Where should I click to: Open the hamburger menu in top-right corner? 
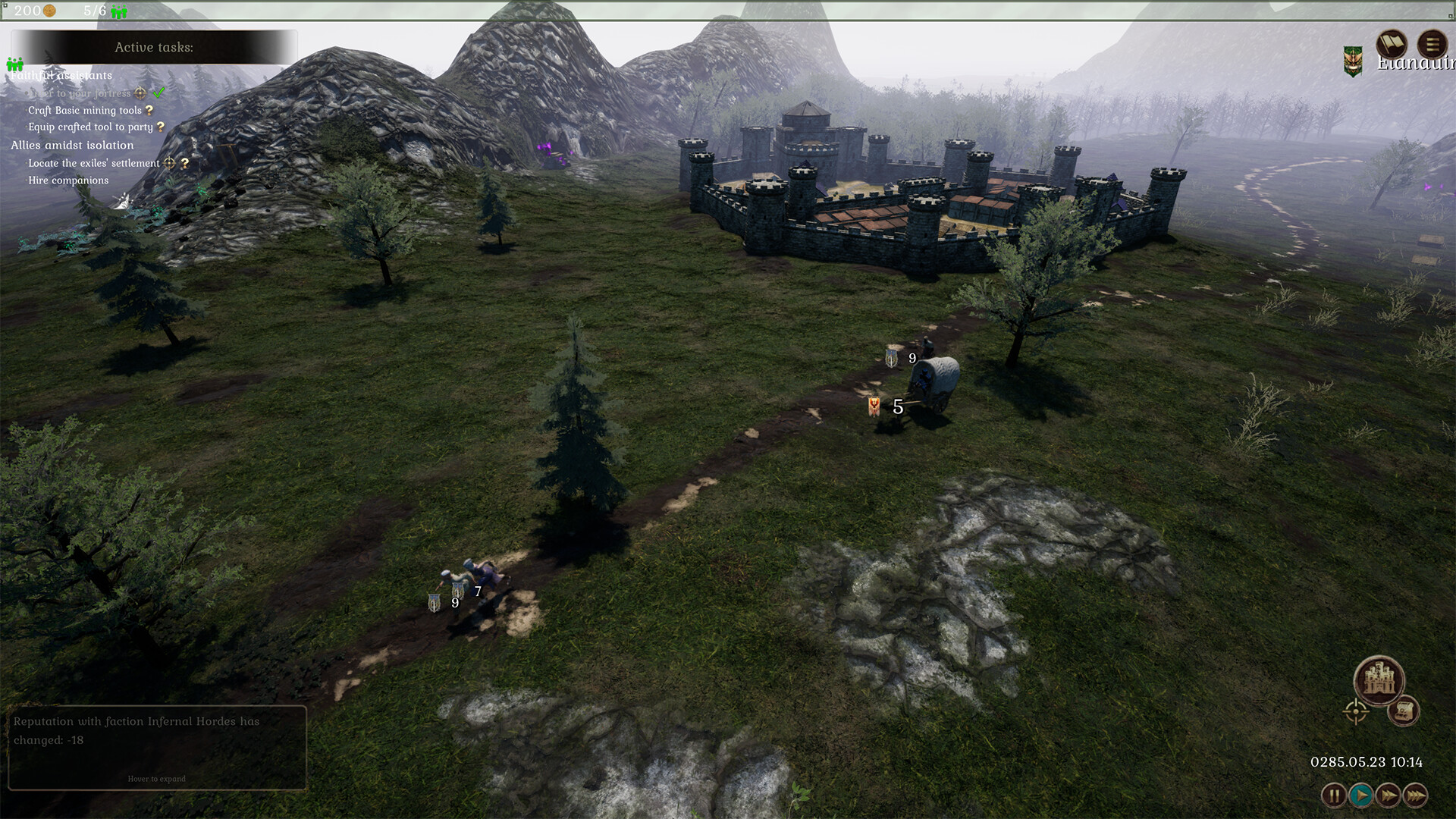pos(1431,44)
